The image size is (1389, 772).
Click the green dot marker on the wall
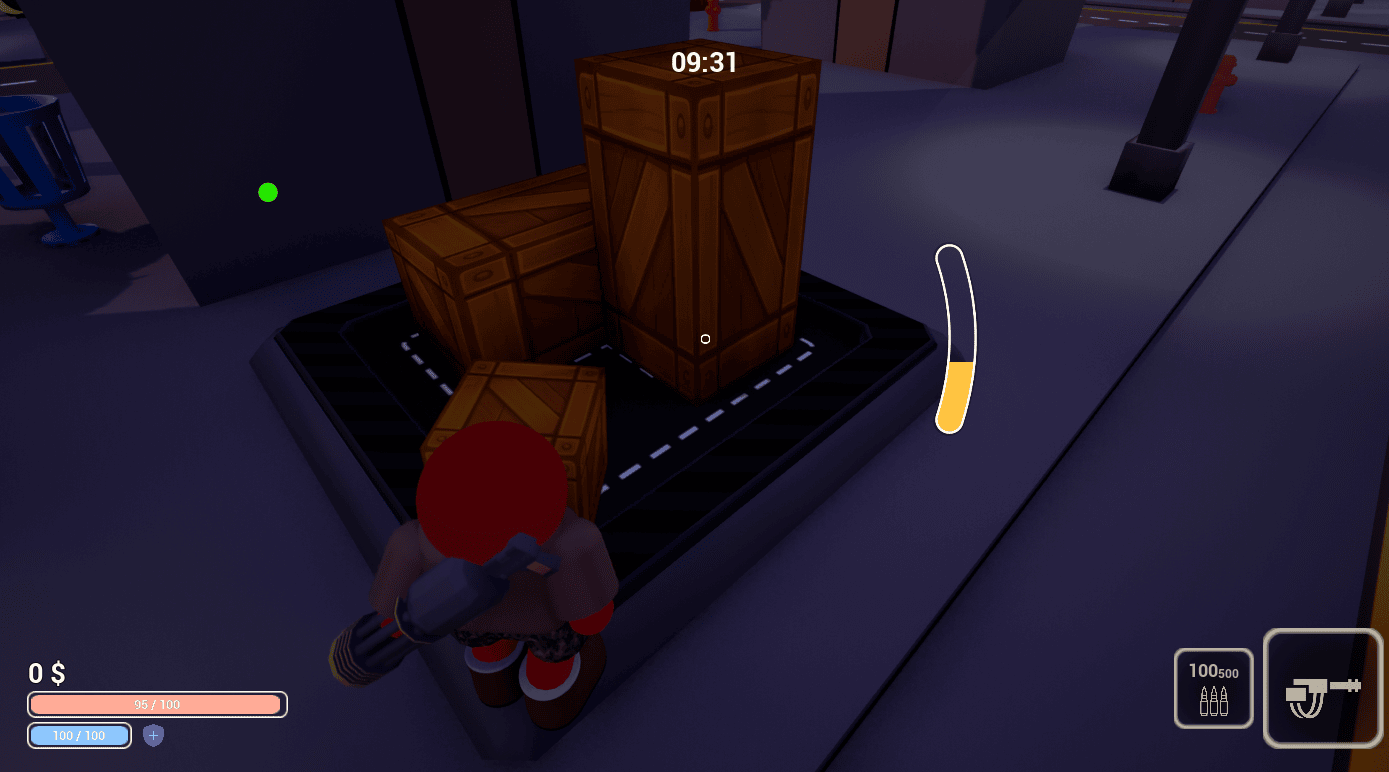pyautogui.click(x=267, y=192)
